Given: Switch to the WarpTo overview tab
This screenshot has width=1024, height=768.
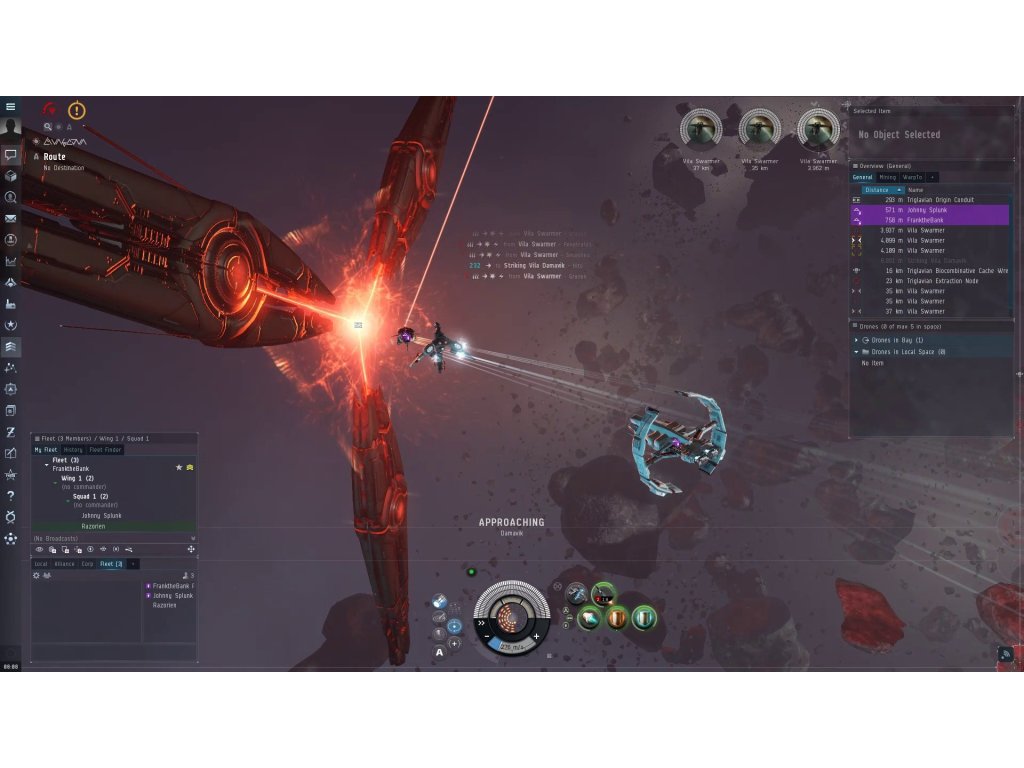Looking at the screenshot, I should point(912,177).
